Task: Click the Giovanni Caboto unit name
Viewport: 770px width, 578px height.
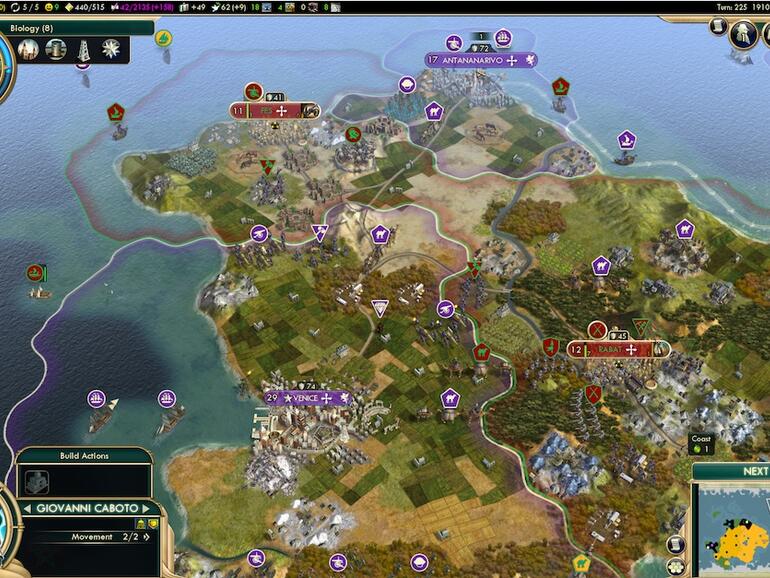Action: [x=87, y=508]
